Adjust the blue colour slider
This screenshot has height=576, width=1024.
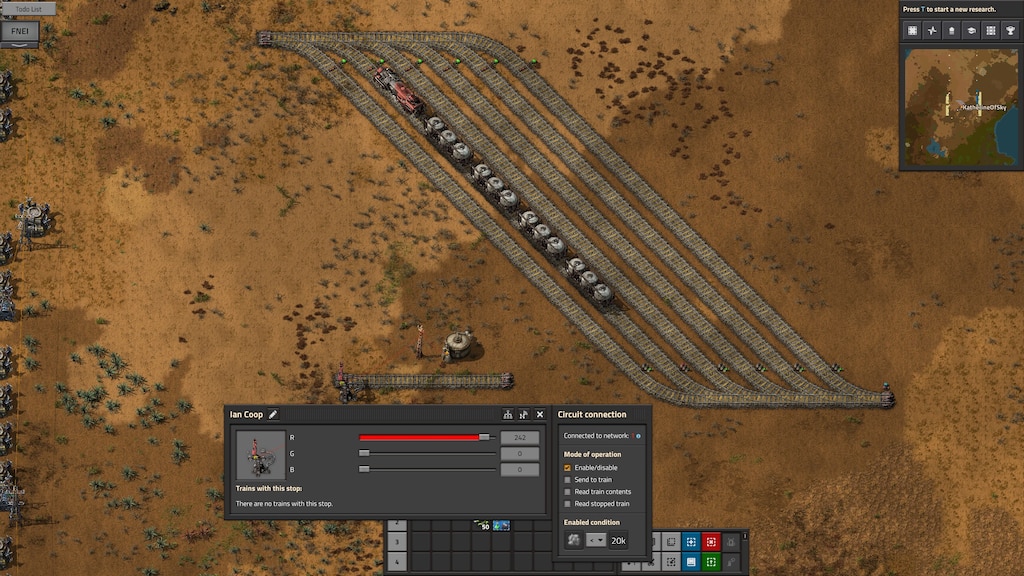(x=364, y=468)
